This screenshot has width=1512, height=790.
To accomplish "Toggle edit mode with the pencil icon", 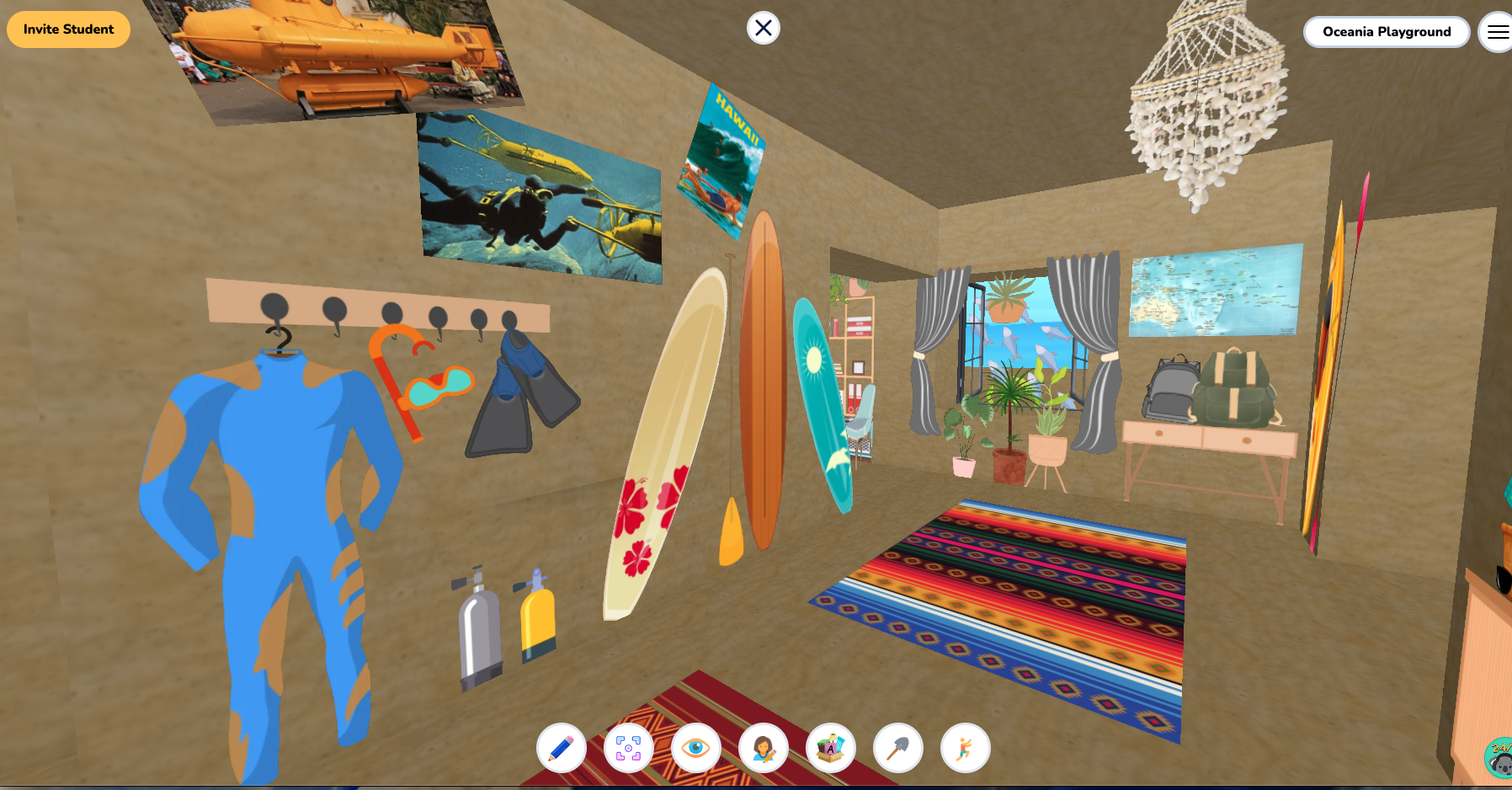I will point(562,748).
